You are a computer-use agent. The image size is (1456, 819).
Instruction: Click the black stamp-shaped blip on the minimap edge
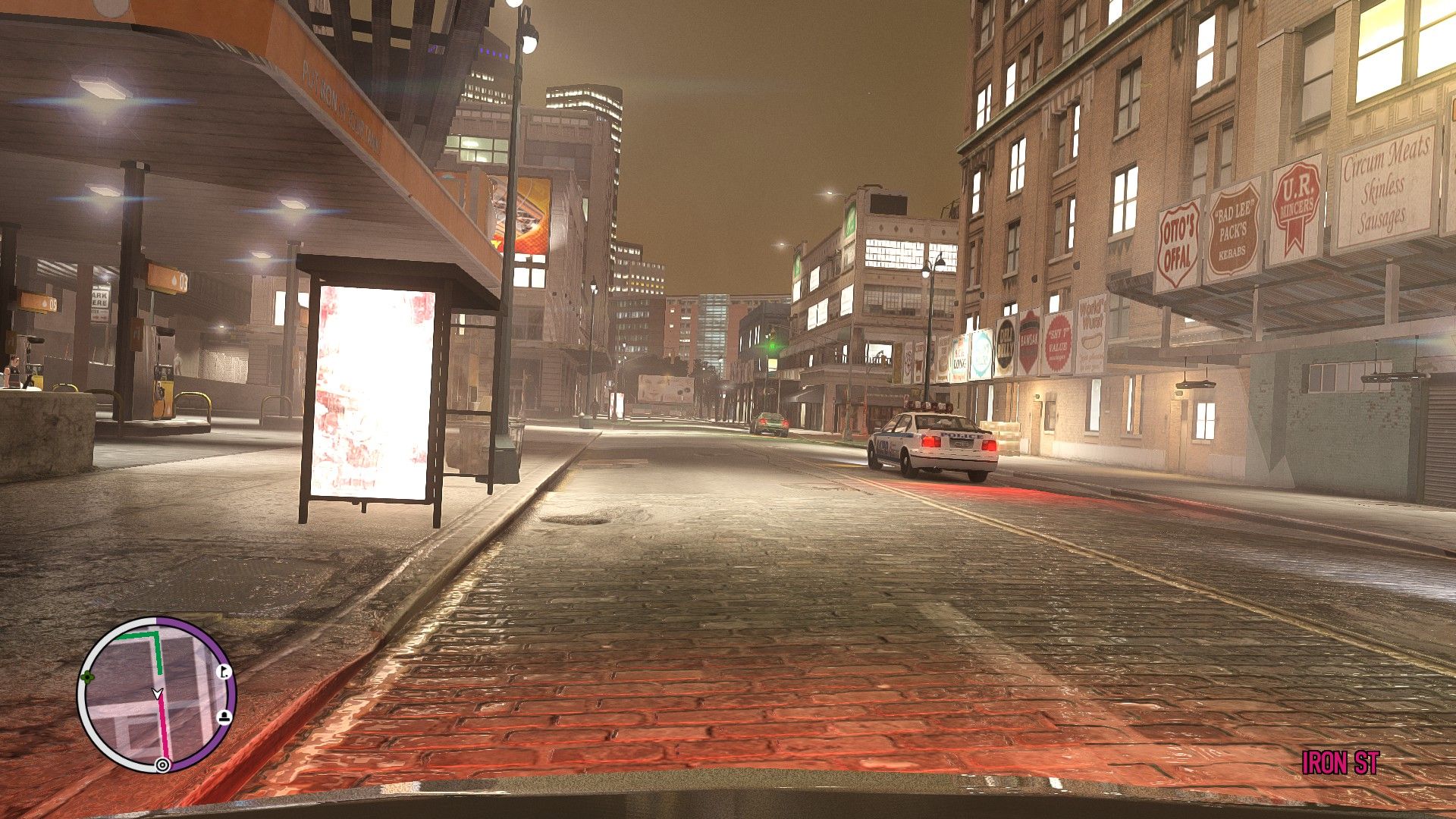pyautogui.click(x=224, y=717)
